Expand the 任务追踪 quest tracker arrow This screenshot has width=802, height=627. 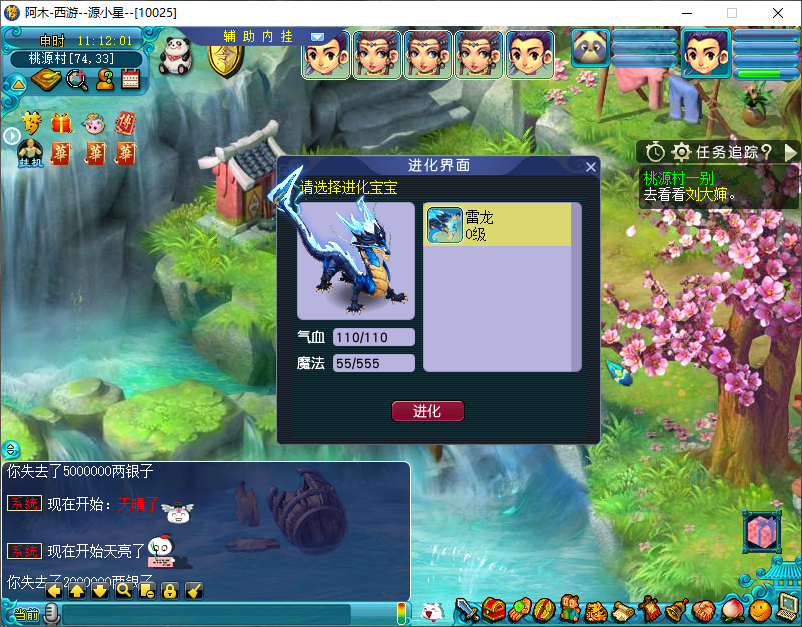[x=790, y=152]
